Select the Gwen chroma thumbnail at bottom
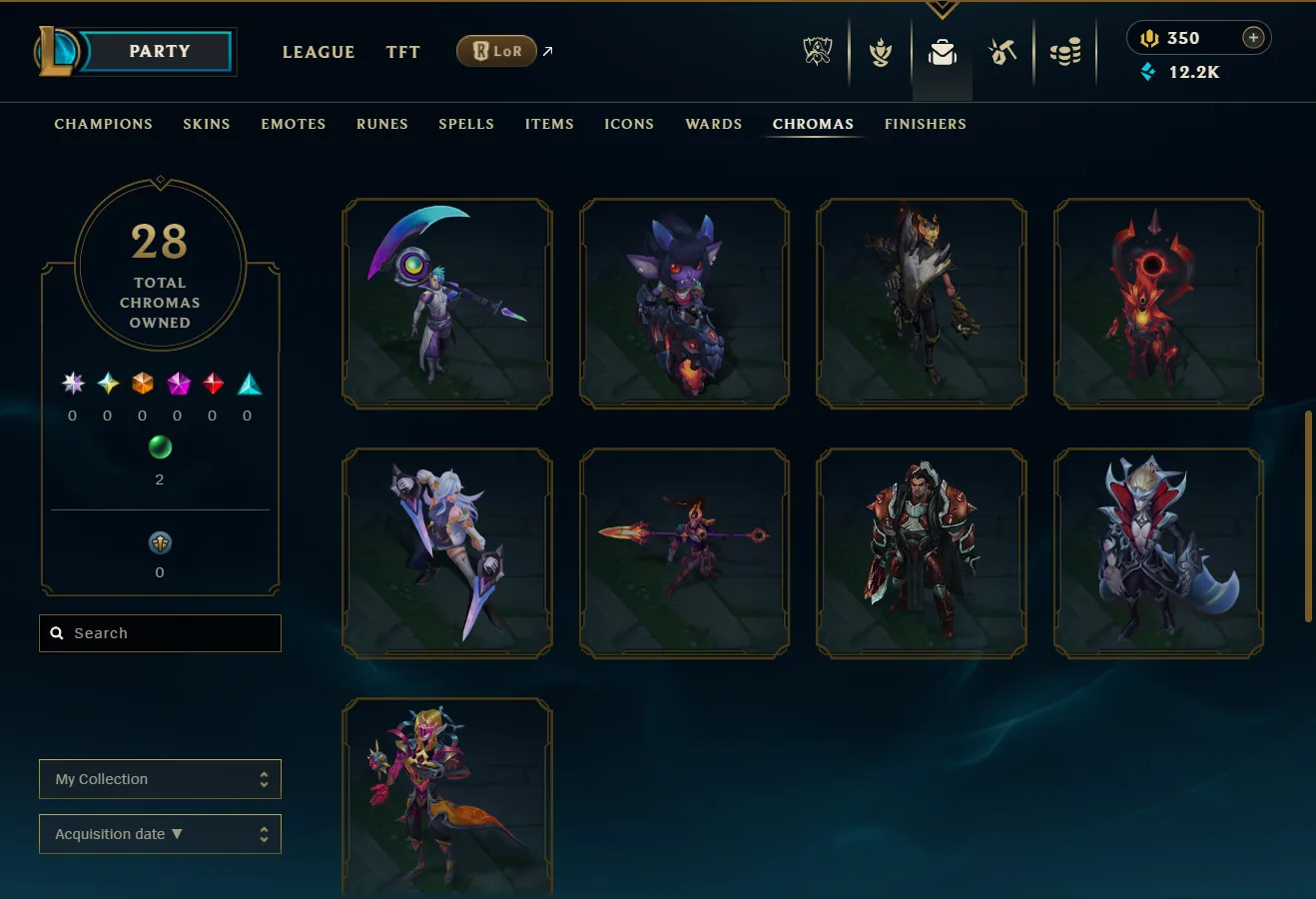This screenshot has height=899, width=1316. pyautogui.click(x=446, y=796)
